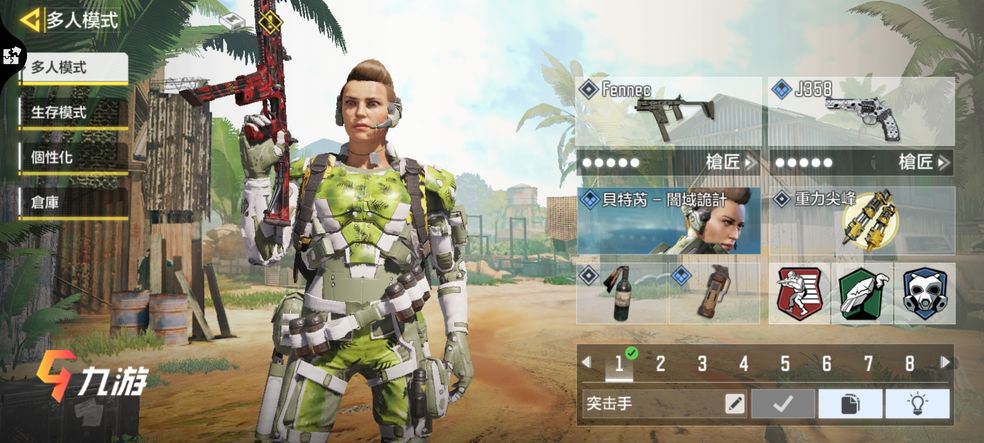Open the 個性化 tab

(73, 157)
